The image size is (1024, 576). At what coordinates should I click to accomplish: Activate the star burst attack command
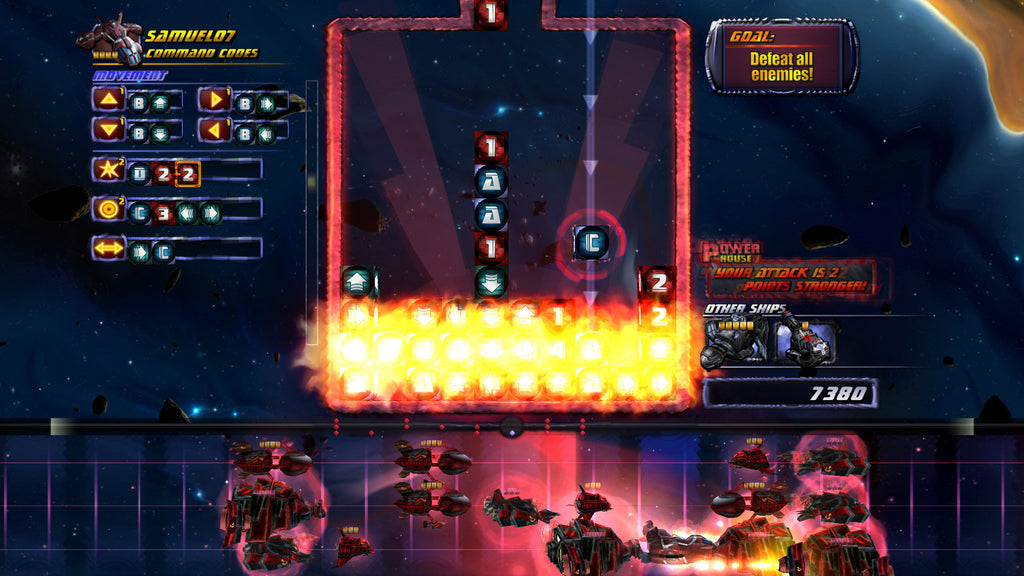click(108, 171)
